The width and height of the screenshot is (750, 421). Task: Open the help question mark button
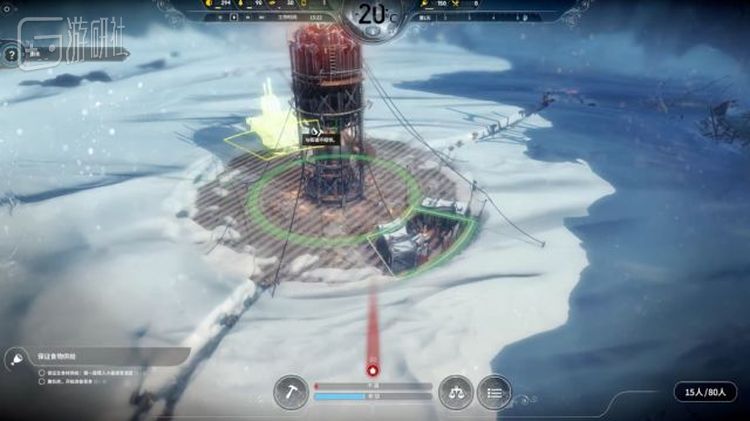(x=10, y=55)
